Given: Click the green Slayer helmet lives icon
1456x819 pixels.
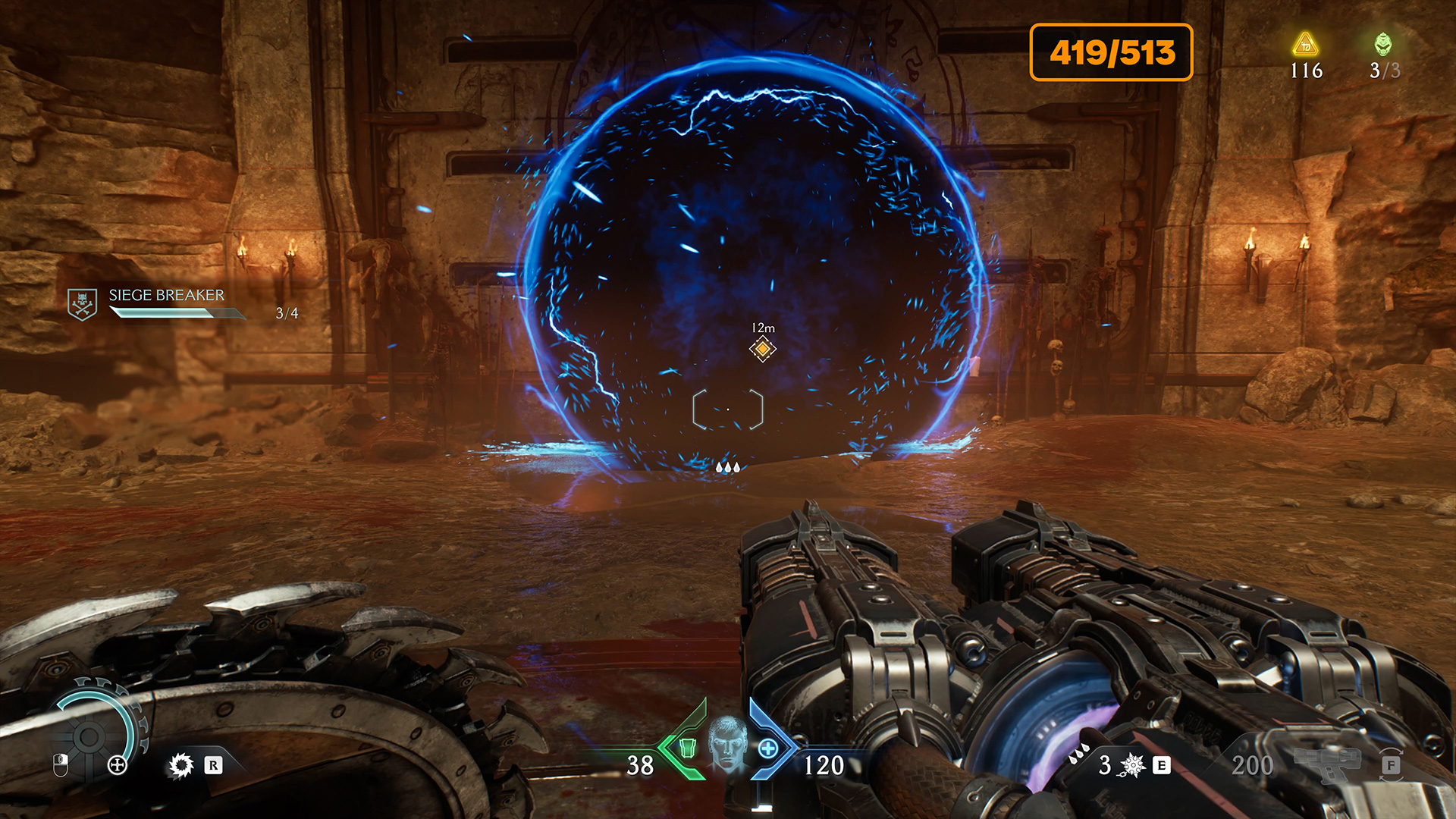Looking at the screenshot, I should tap(1383, 44).
